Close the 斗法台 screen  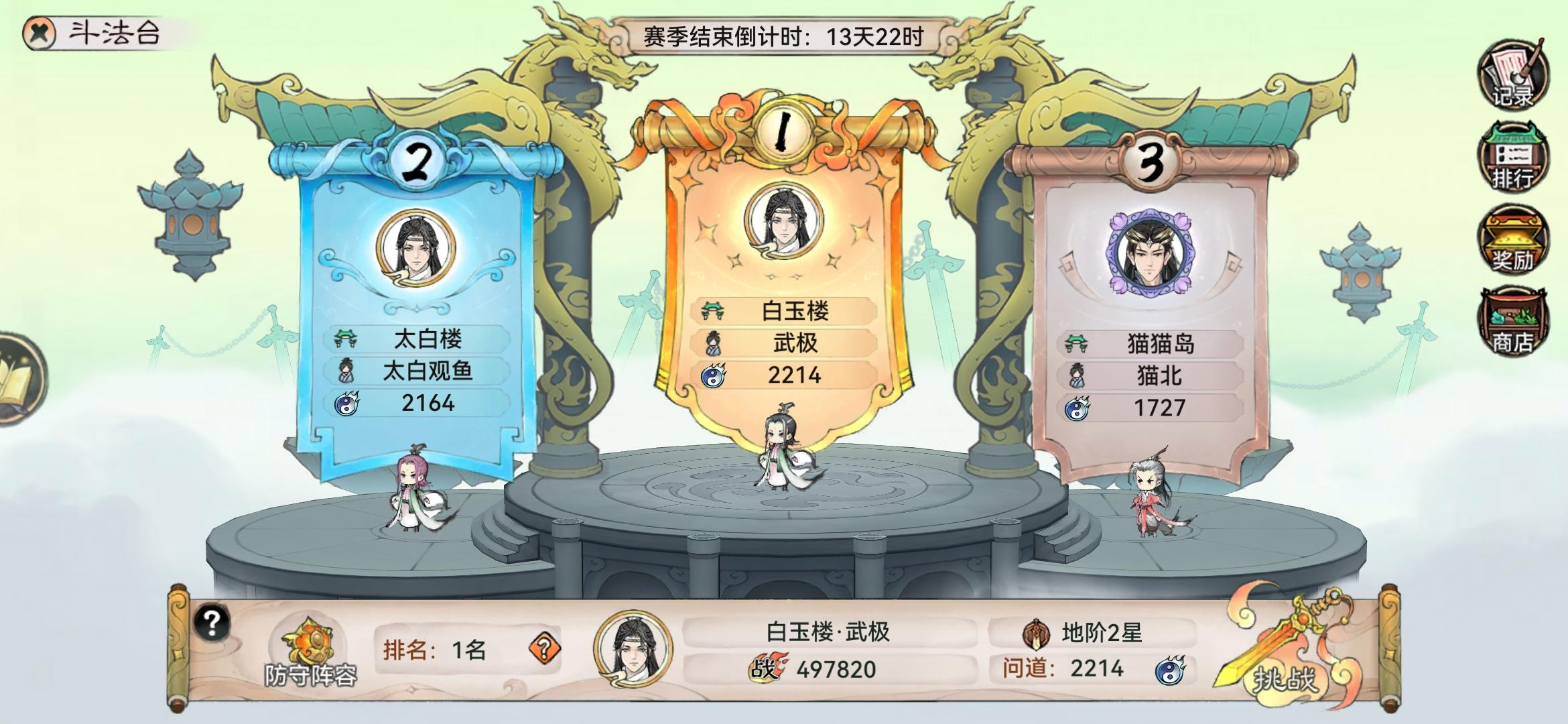point(39,32)
